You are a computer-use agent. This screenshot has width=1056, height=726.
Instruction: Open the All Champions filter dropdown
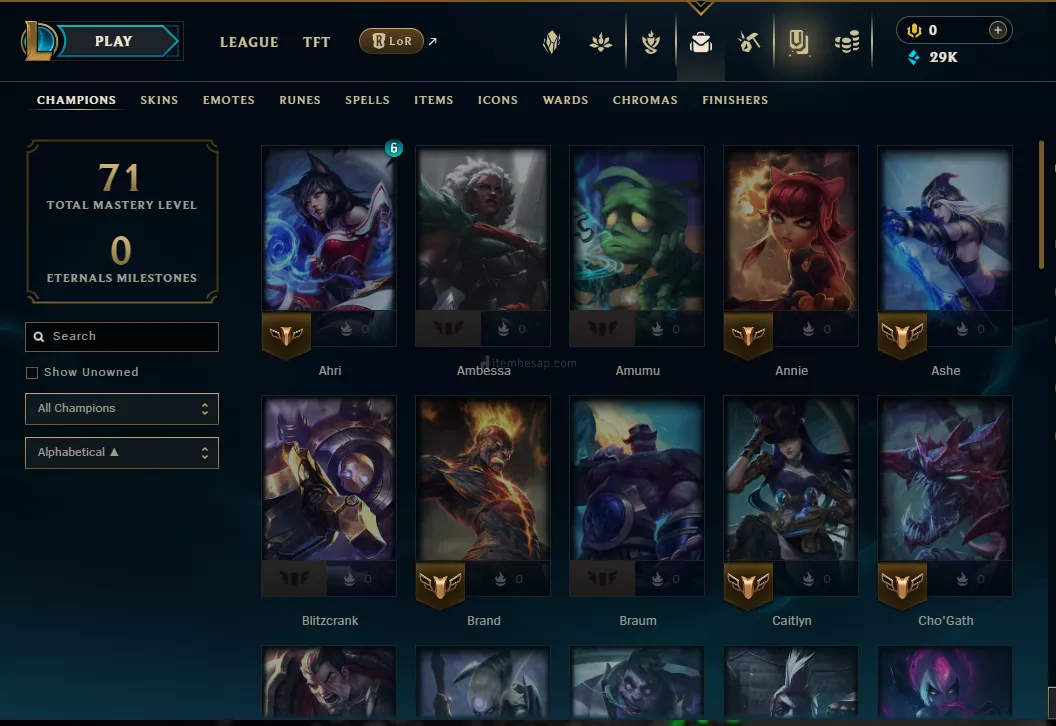point(122,409)
